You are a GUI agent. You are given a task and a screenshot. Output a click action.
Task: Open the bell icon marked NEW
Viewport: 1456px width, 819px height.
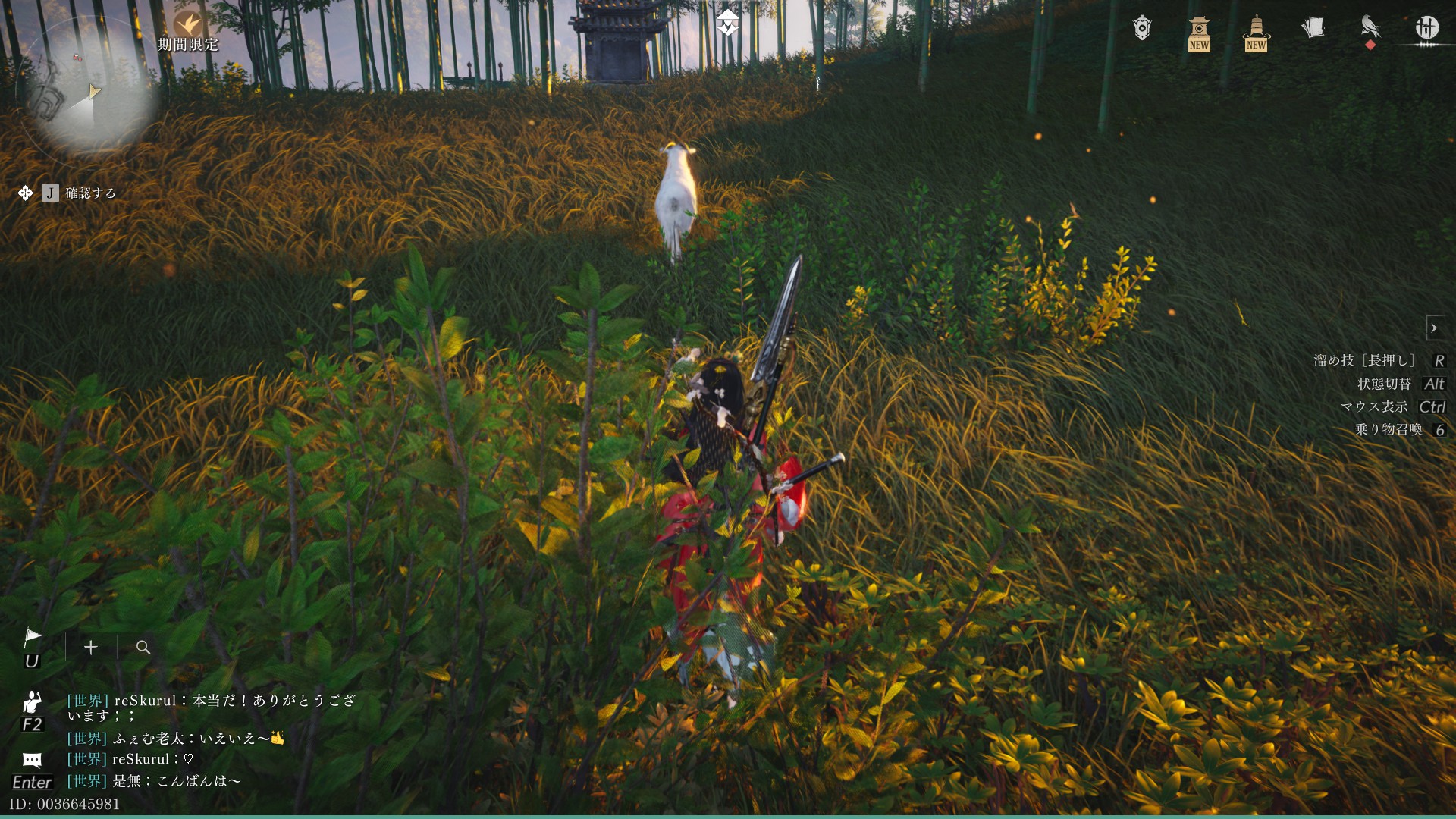tap(1256, 32)
